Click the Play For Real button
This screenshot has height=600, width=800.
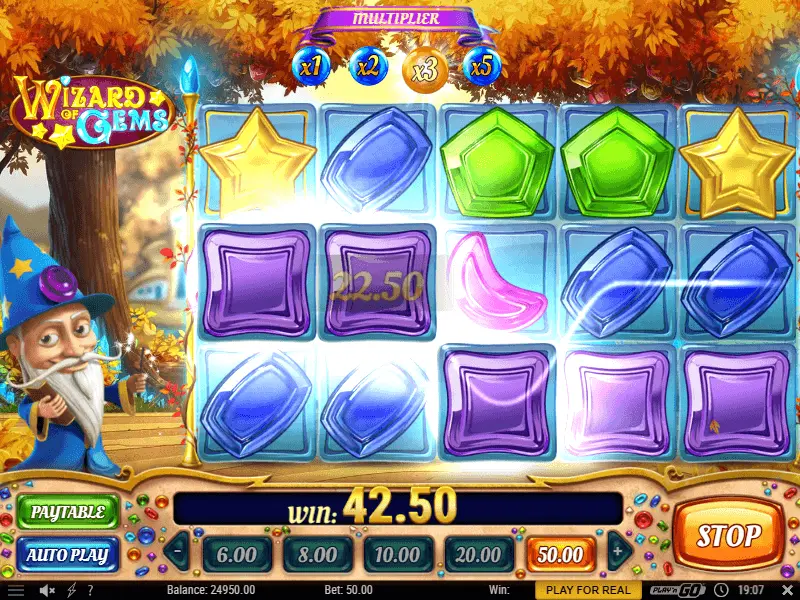tap(589, 590)
